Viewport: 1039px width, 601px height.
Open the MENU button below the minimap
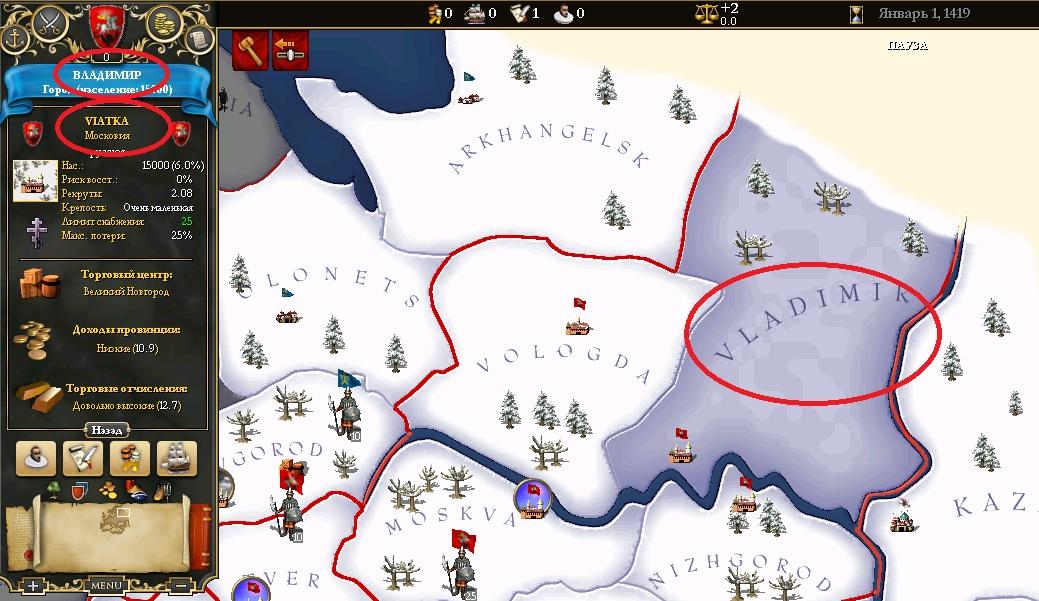pos(106,585)
